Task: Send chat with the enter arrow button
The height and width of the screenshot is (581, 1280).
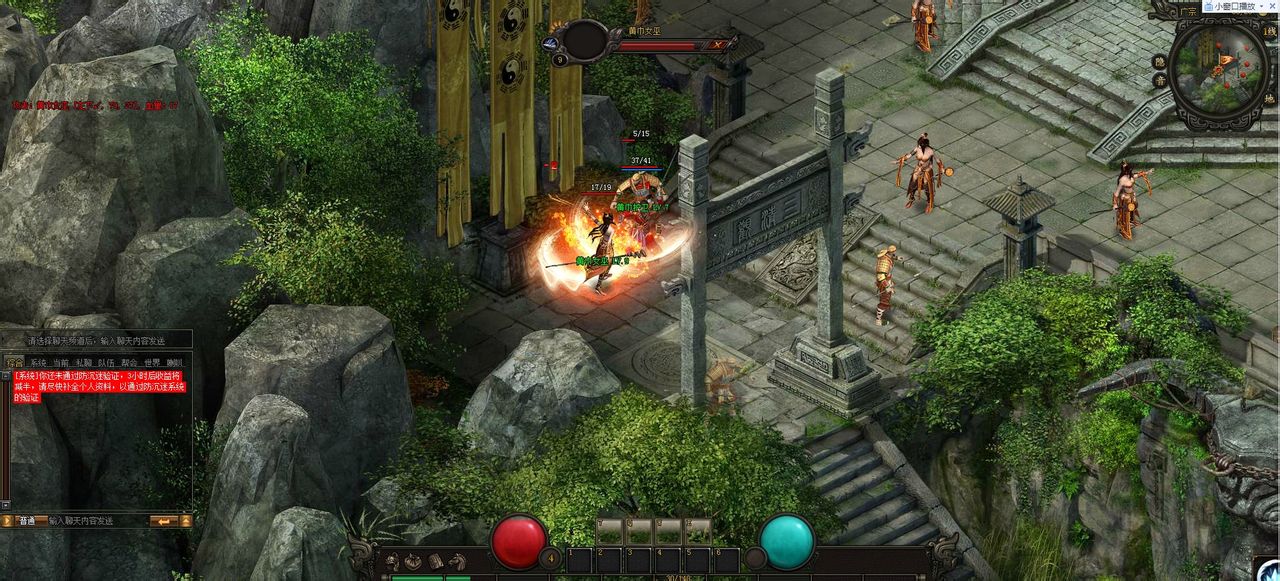Action: pos(163,521)
